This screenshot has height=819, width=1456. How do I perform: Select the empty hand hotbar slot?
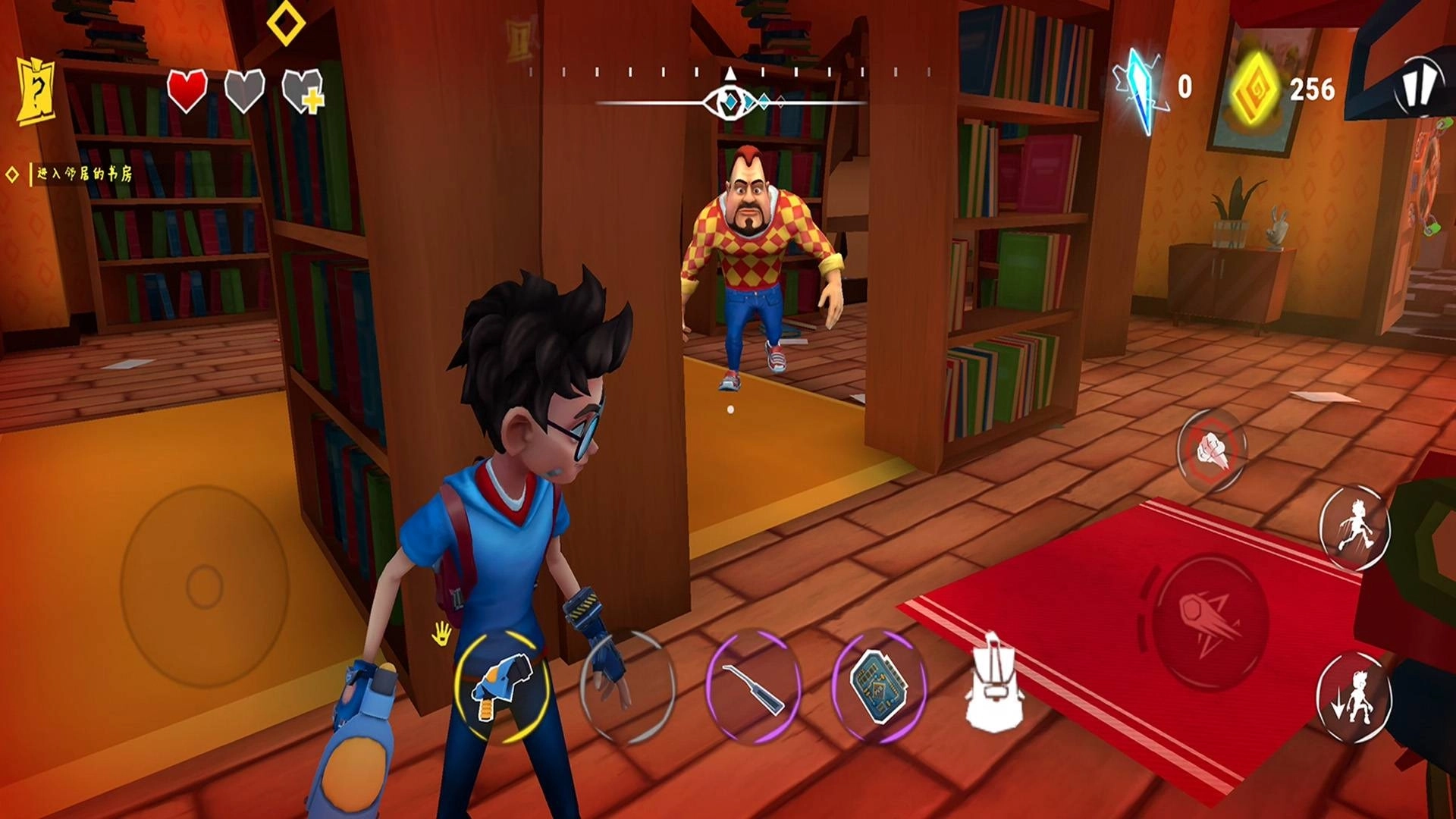tap(626, 687)
